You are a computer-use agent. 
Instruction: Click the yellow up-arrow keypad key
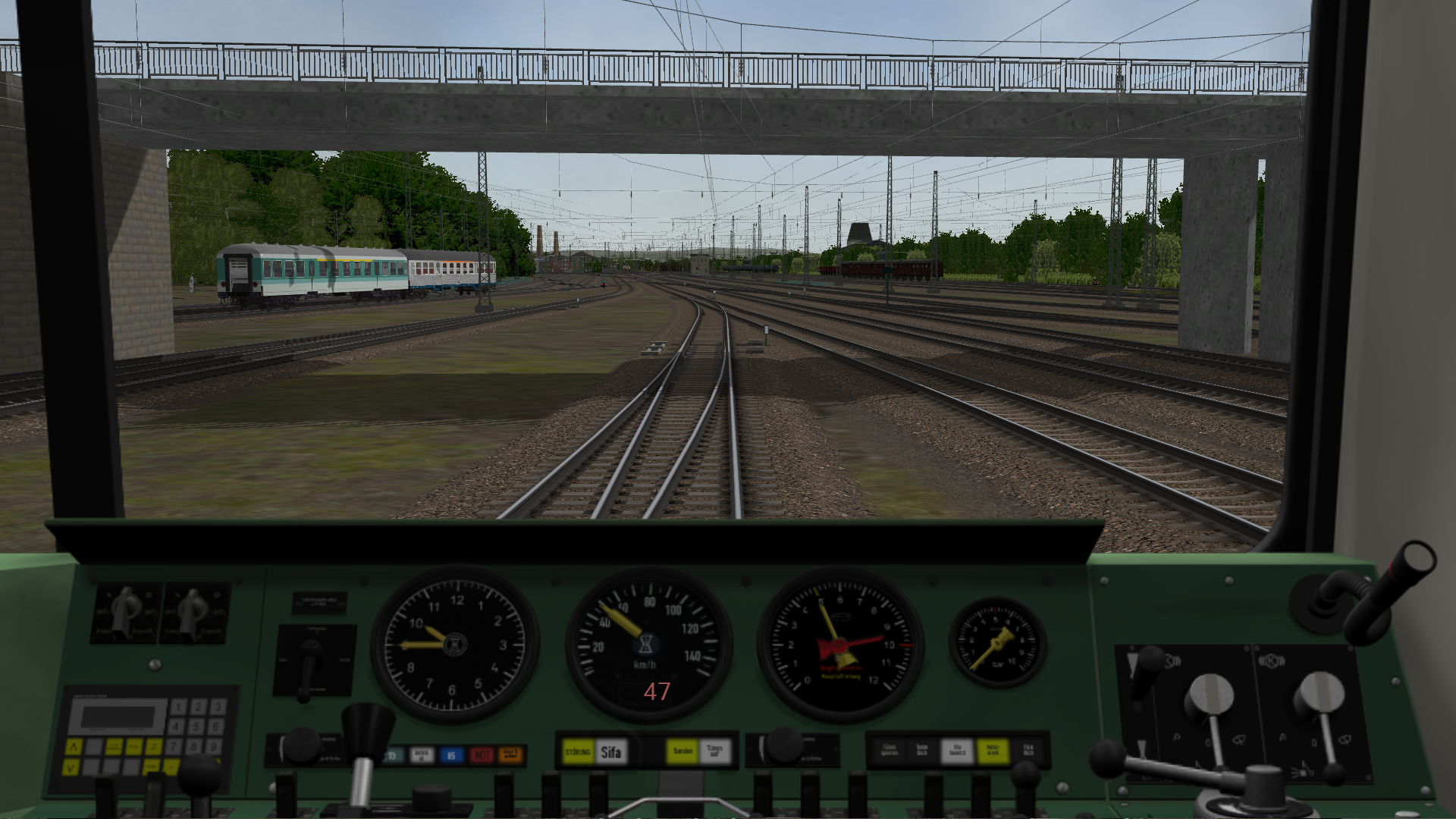point(74,747)
